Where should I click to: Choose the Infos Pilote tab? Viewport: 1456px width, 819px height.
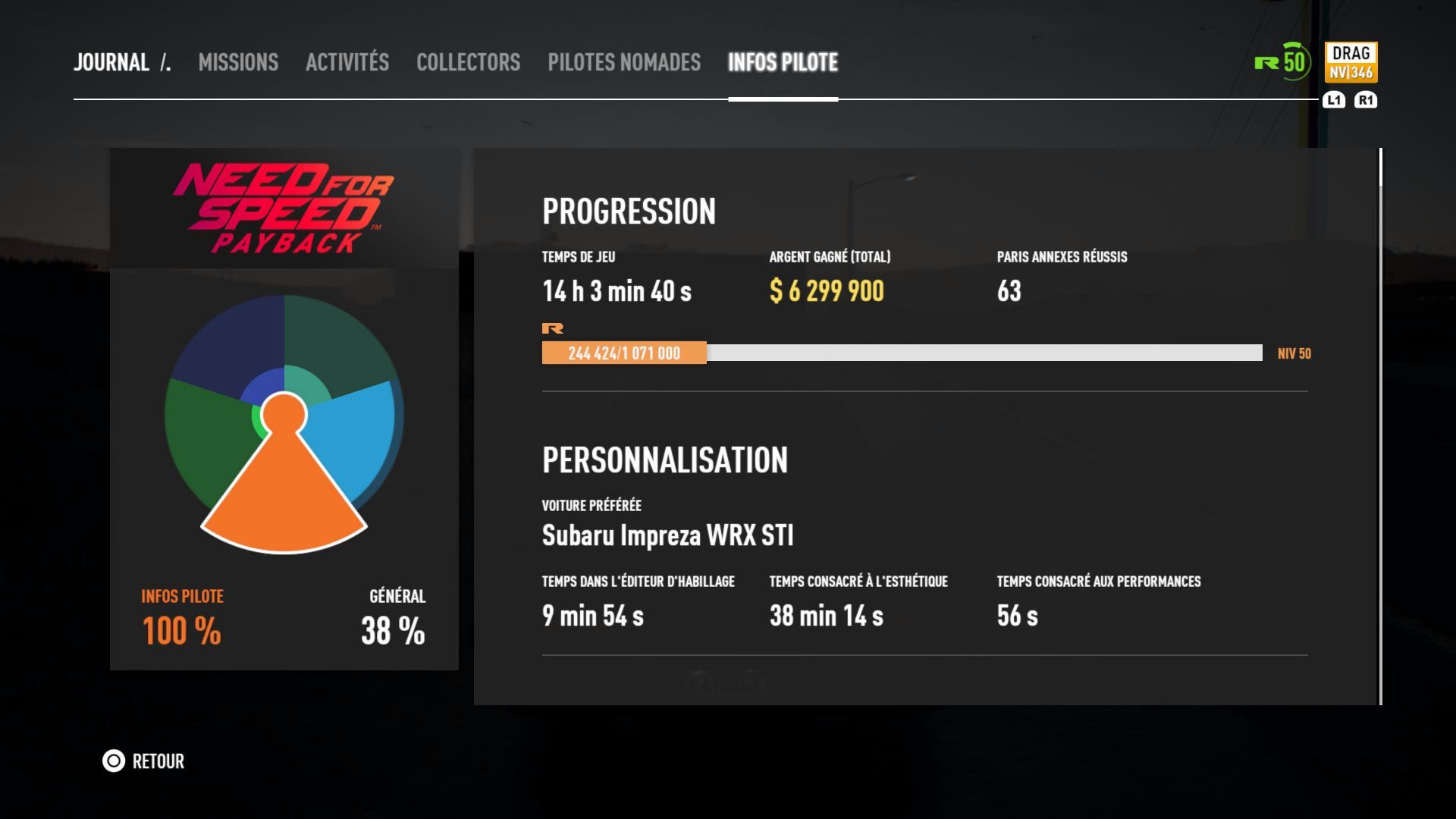point(783,62)
